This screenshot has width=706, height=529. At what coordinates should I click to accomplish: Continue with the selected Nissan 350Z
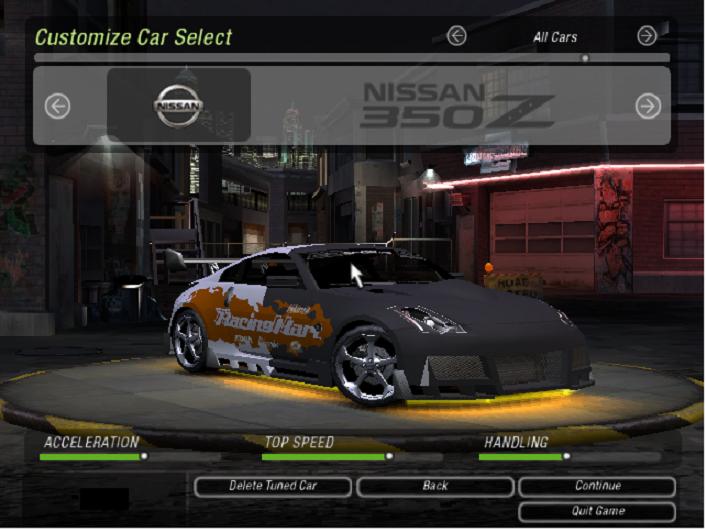tap(597, 486)
